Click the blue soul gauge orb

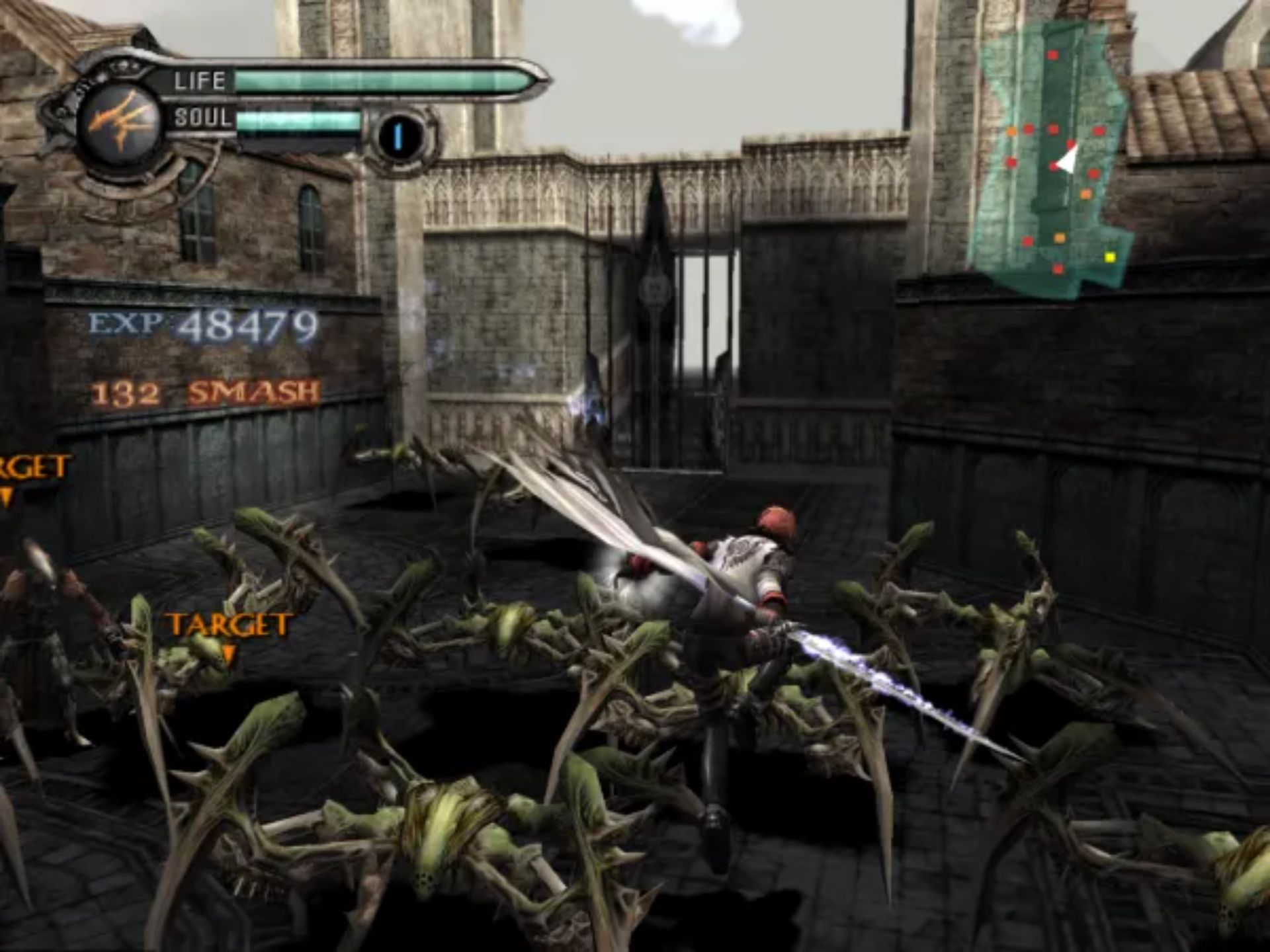coord(399,136)
